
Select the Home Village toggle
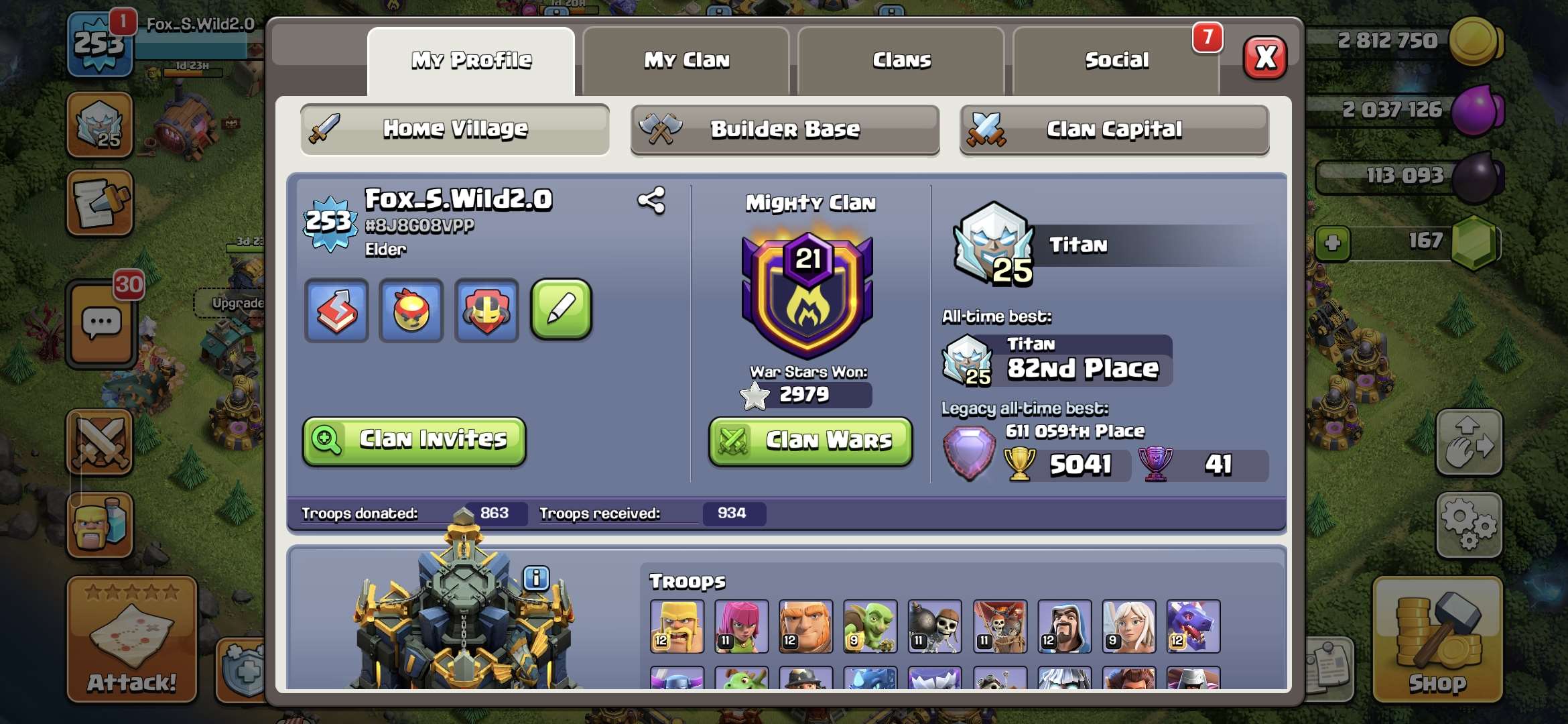[x=454, y=129]
